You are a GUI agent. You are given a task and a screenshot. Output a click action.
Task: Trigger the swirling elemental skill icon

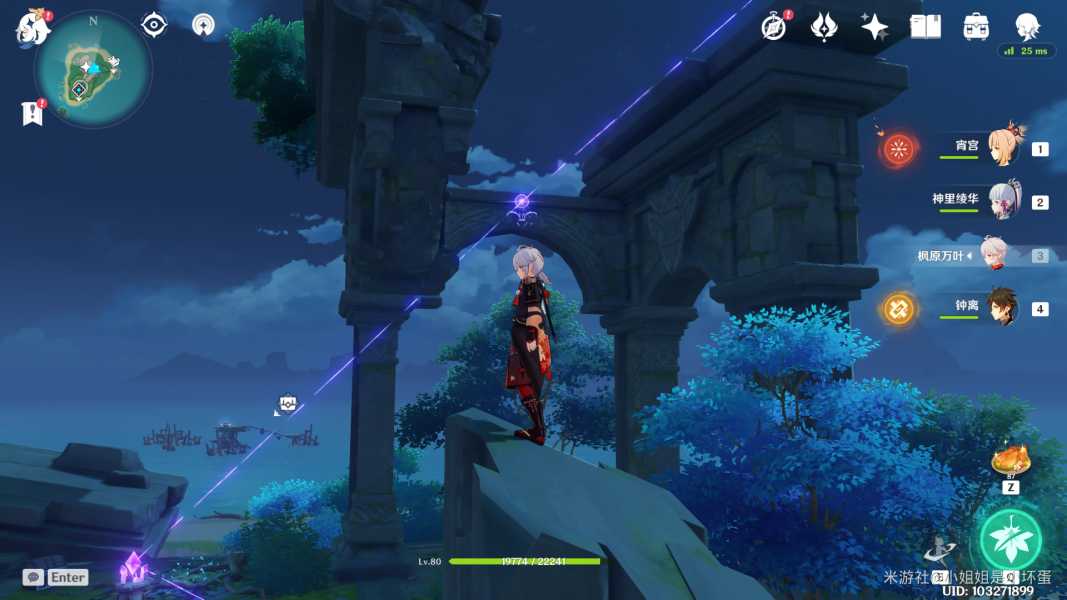click(x=938, y=549)
